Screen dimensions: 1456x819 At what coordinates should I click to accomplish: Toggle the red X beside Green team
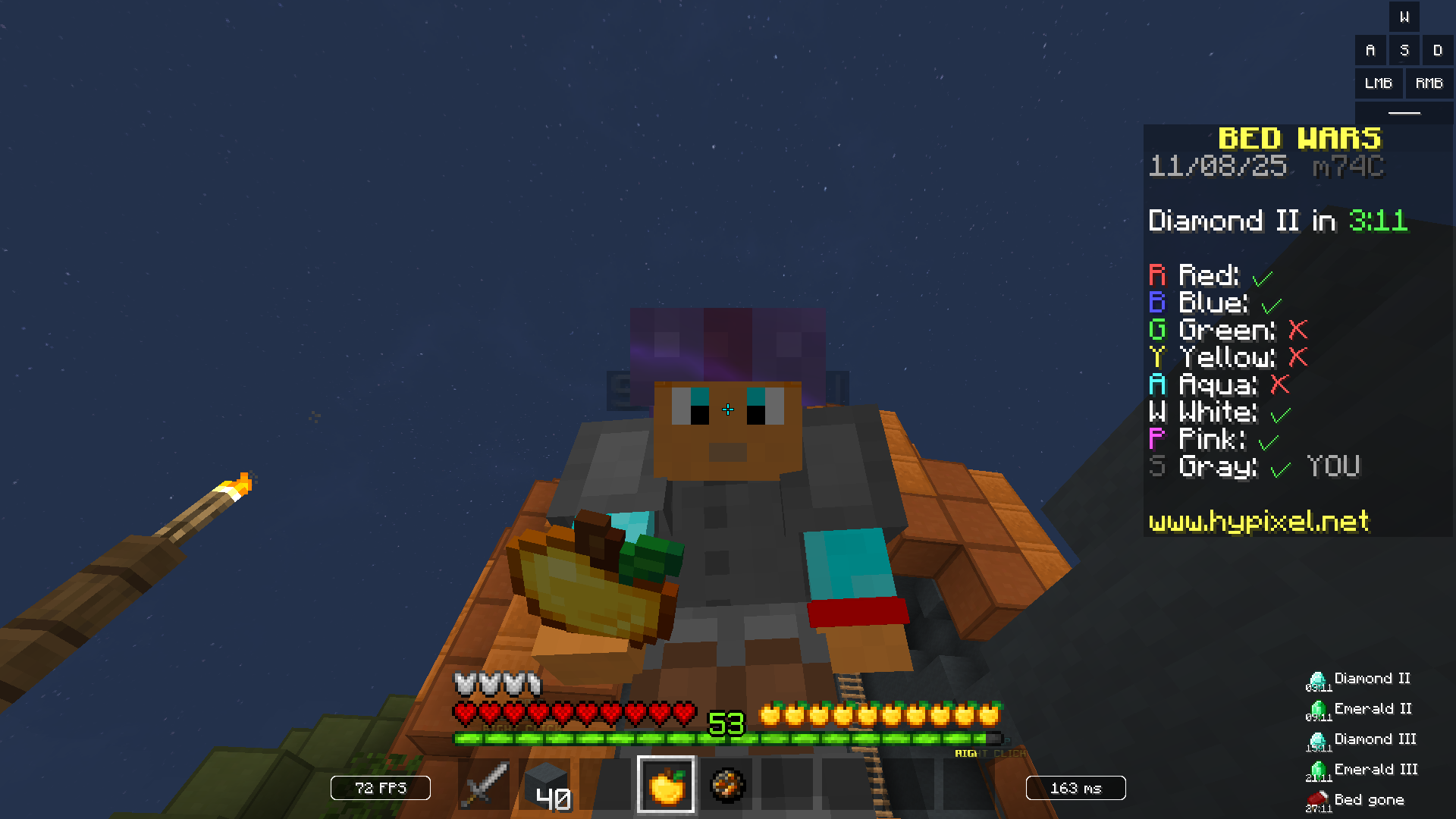(x=1297, y=331)
